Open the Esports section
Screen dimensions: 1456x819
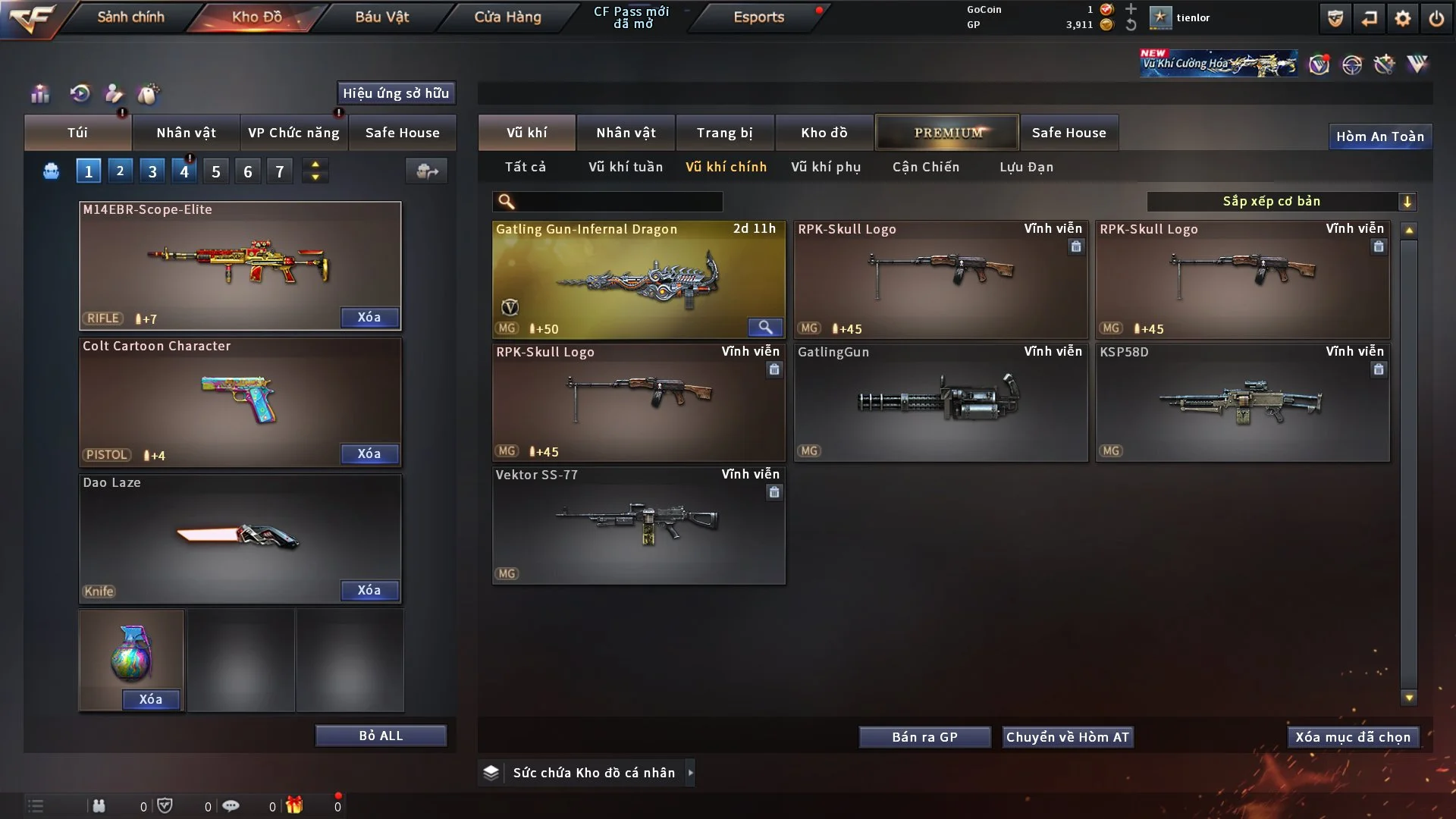(758, 17)
